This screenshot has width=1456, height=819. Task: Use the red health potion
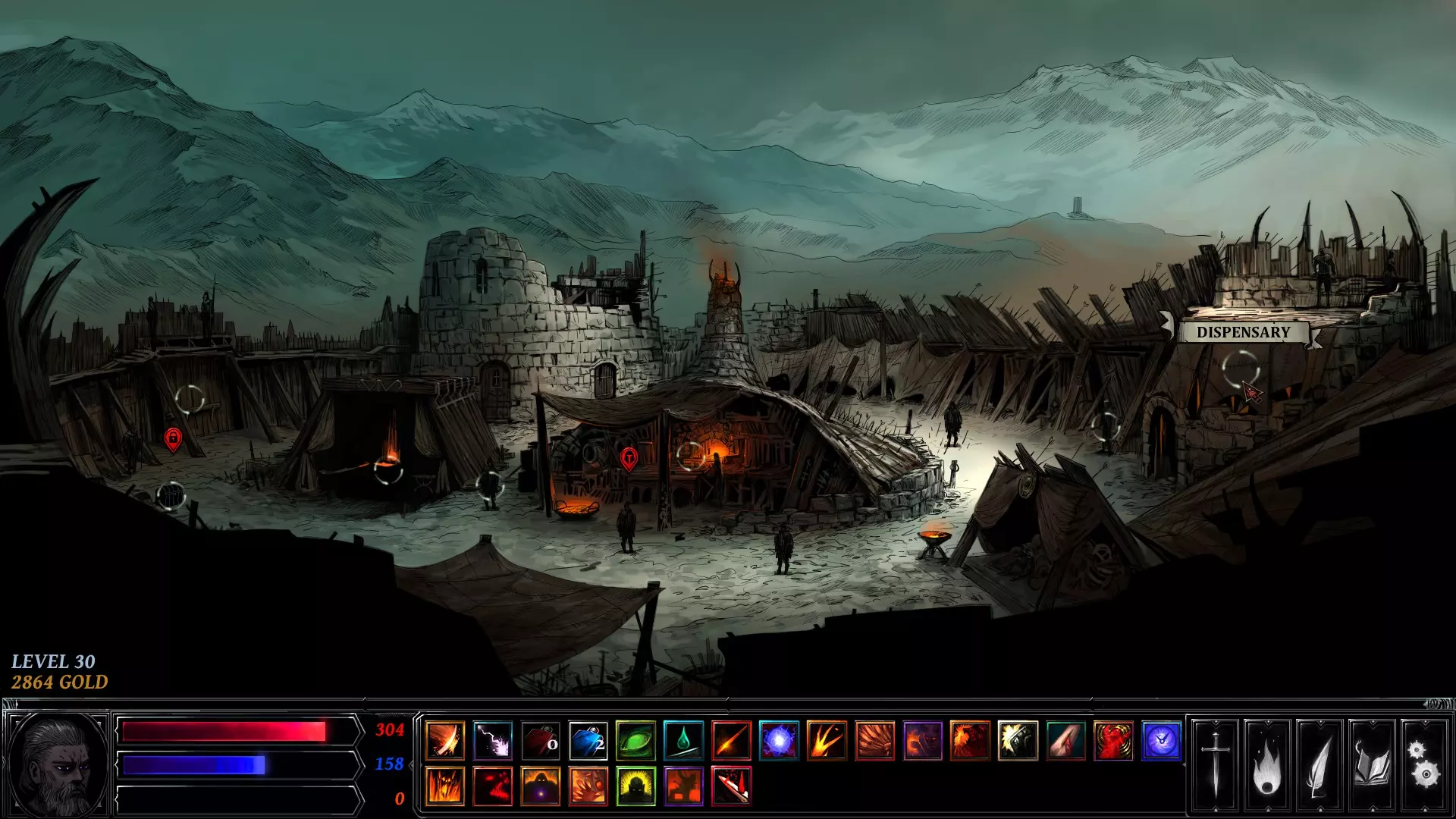pyautogui.click(x=541, y=741)
